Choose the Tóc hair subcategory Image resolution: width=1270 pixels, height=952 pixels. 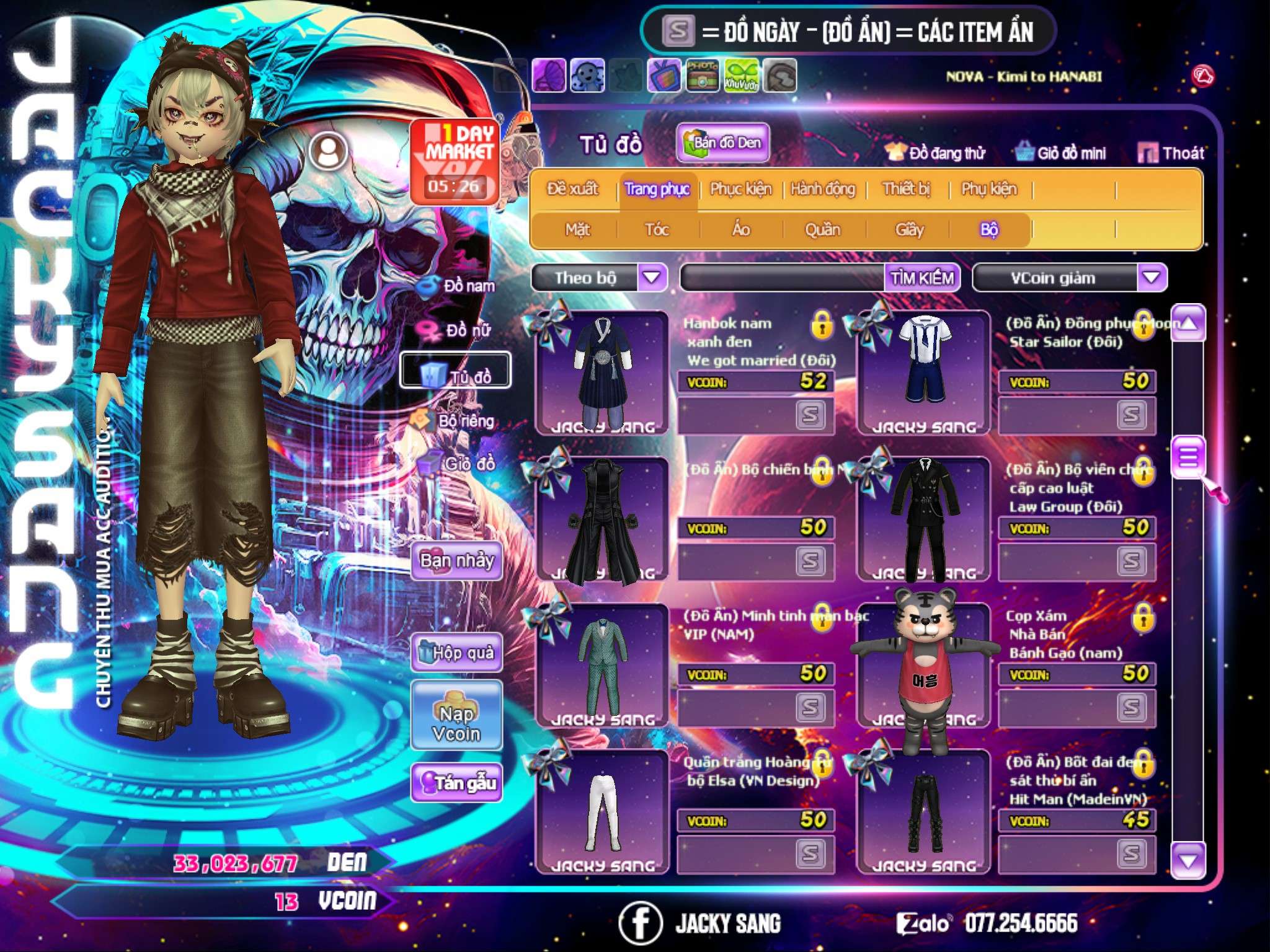pos(657,230)
